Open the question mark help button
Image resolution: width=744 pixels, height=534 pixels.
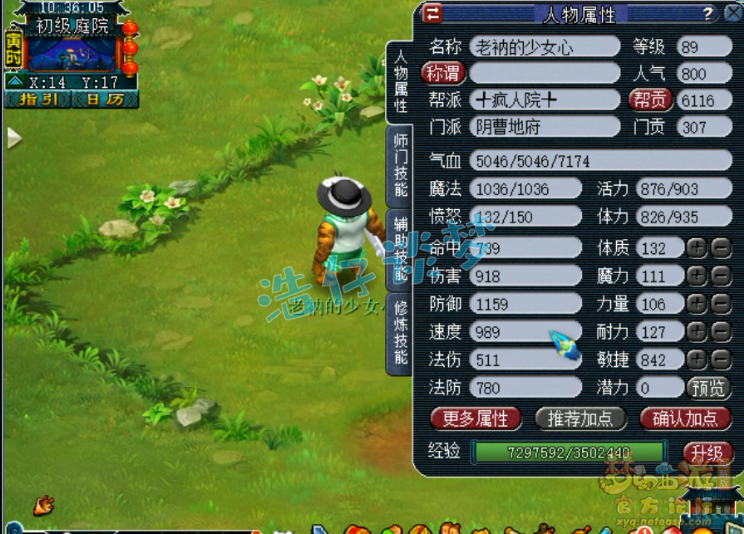click(707, 13)
